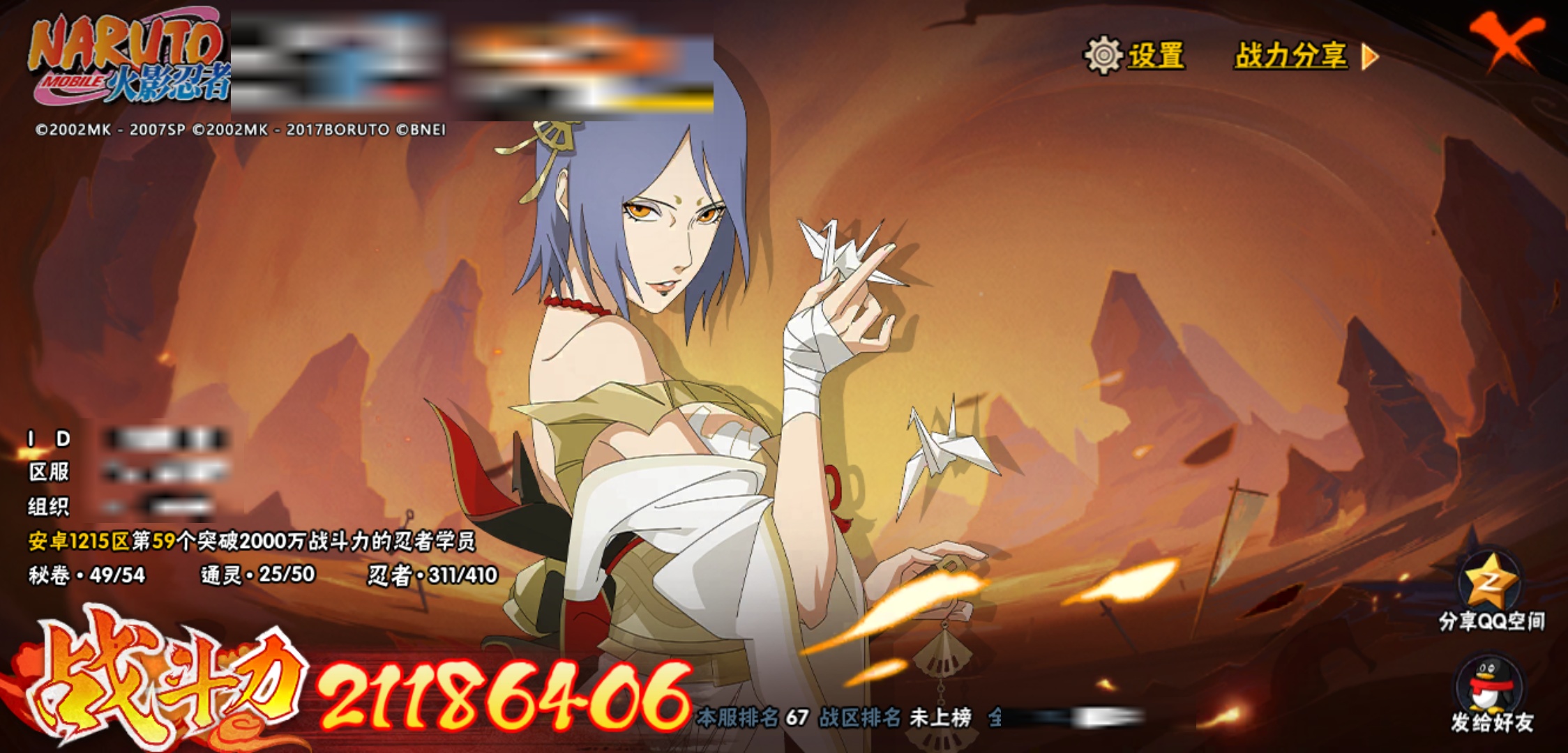Image resolution: width=1568 pixels, height=753 pixels.
Task: Expand the 战力分享 share panel
Action: (x=1306, y=56)
